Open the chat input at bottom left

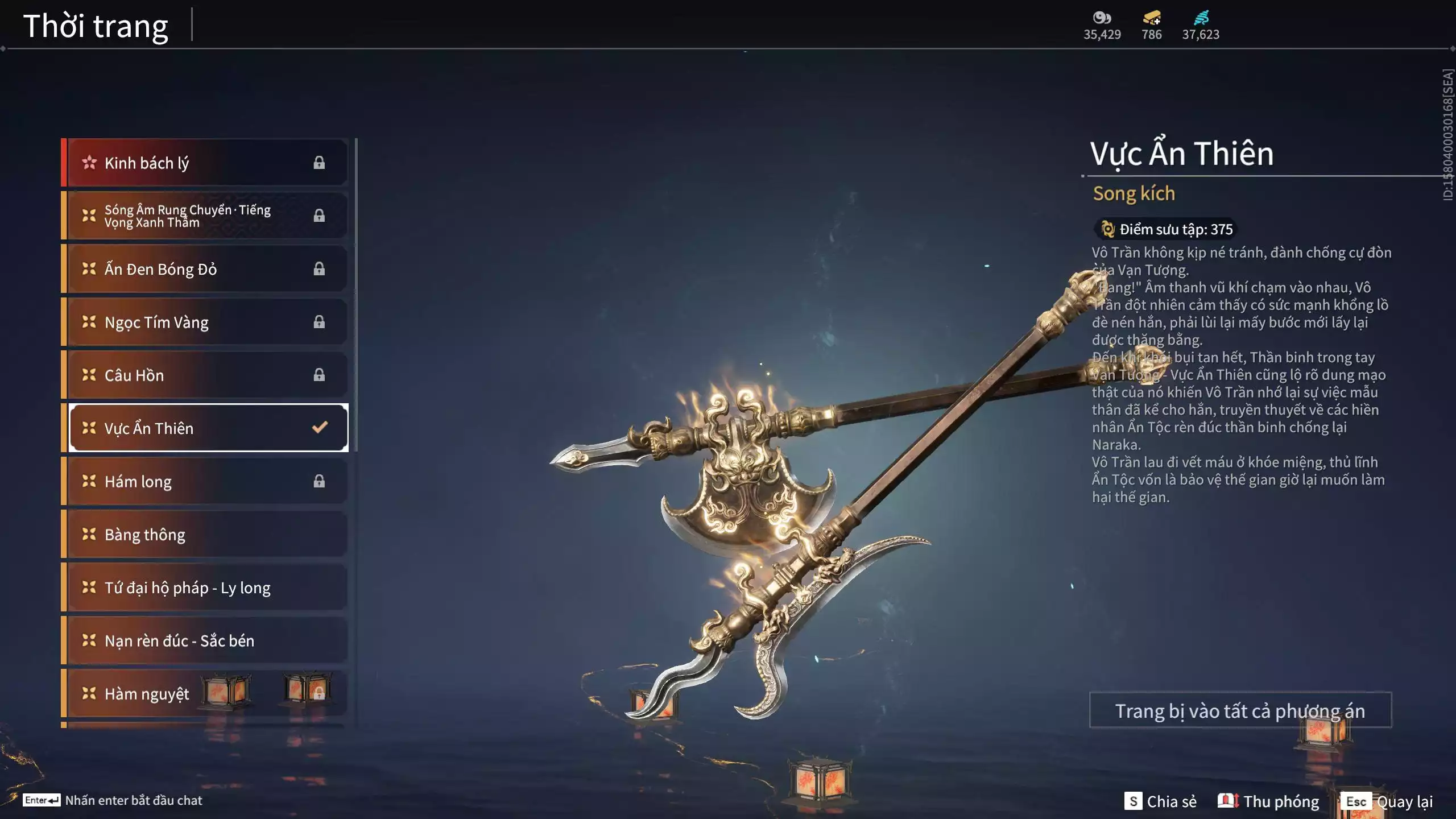[113, 800]
